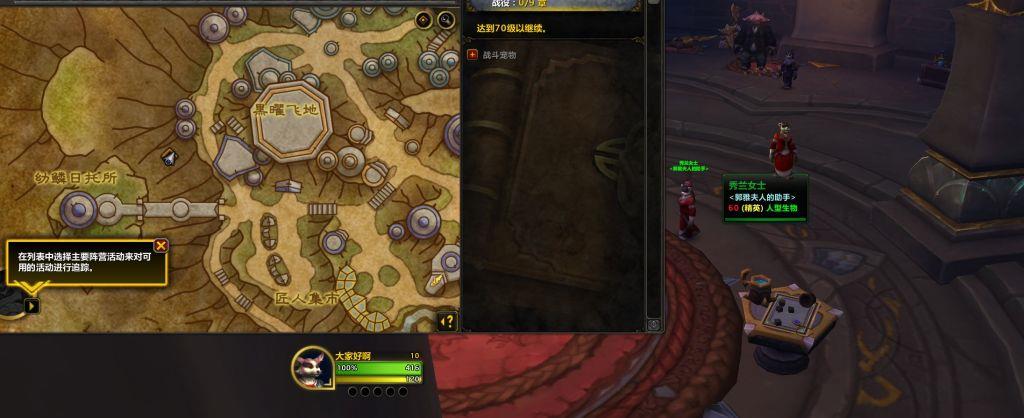Select the 大家好啊 player portrait
The image size is (1024, 418).
tap(312, 368)
